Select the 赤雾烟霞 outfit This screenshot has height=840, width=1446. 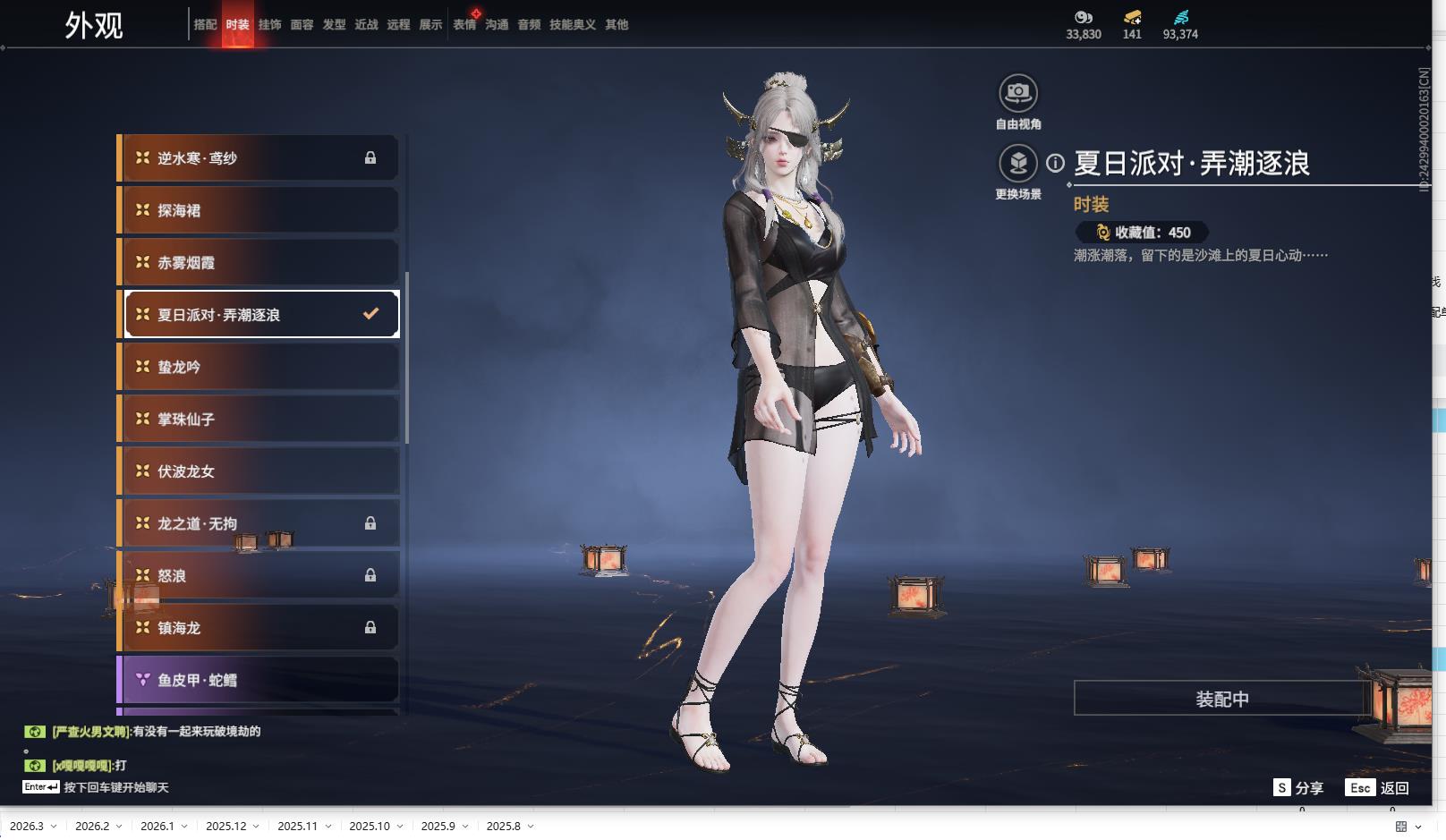(x=259, y=262)
